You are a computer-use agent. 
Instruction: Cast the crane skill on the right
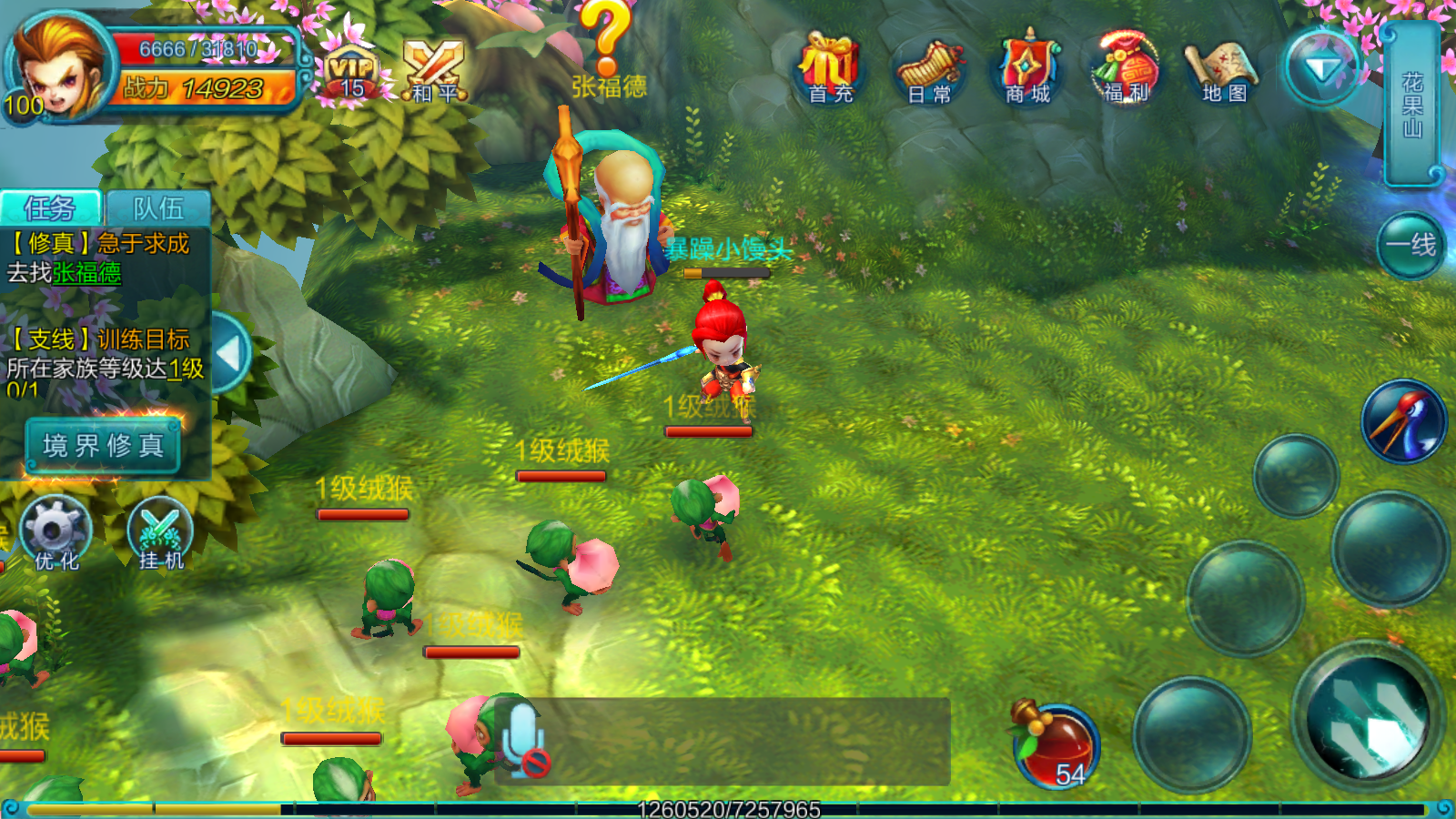coord(1401,419)
